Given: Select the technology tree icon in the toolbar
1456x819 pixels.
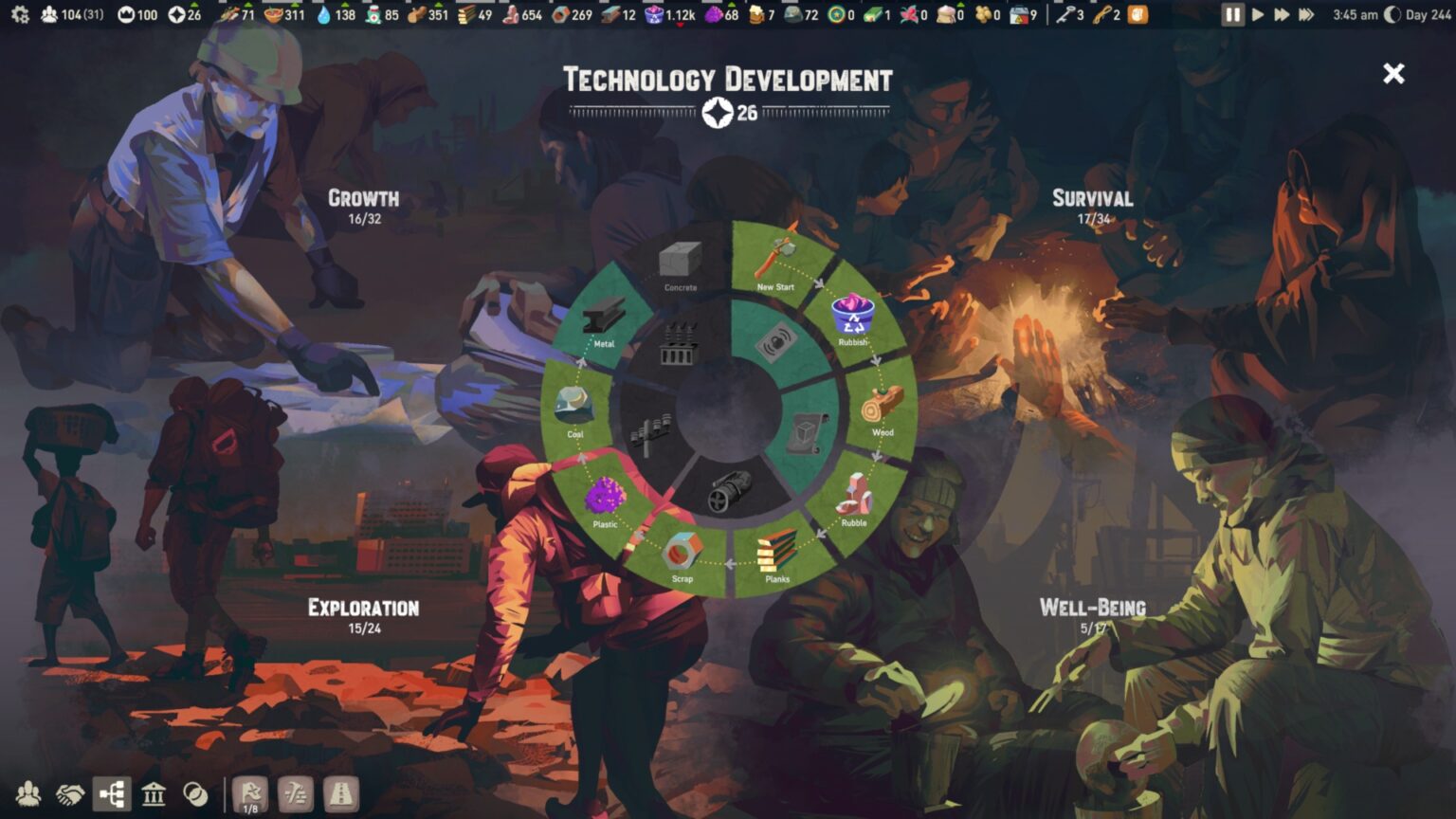Looking at the screenshot, I should point(112,795).
